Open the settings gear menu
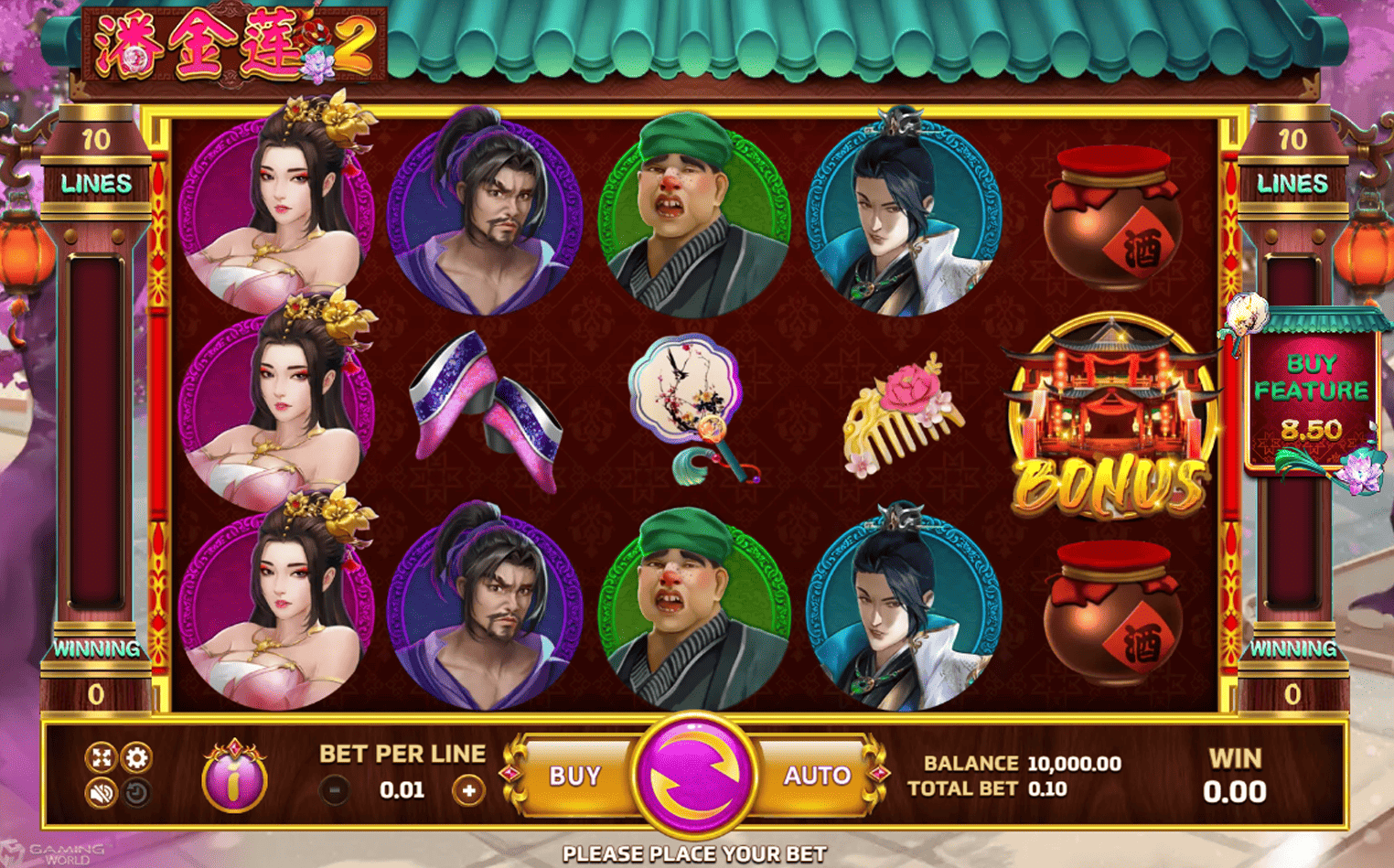The width and height of the screenshot is (1394, 868). click(x=136, y=757)
